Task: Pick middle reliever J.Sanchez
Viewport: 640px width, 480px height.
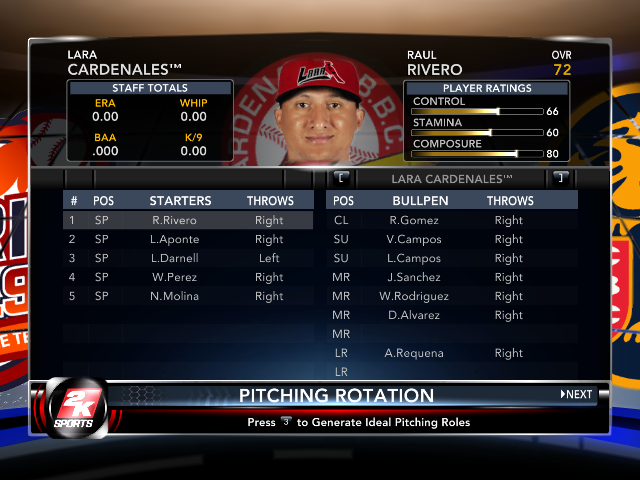Action: [x=452, y=277]
